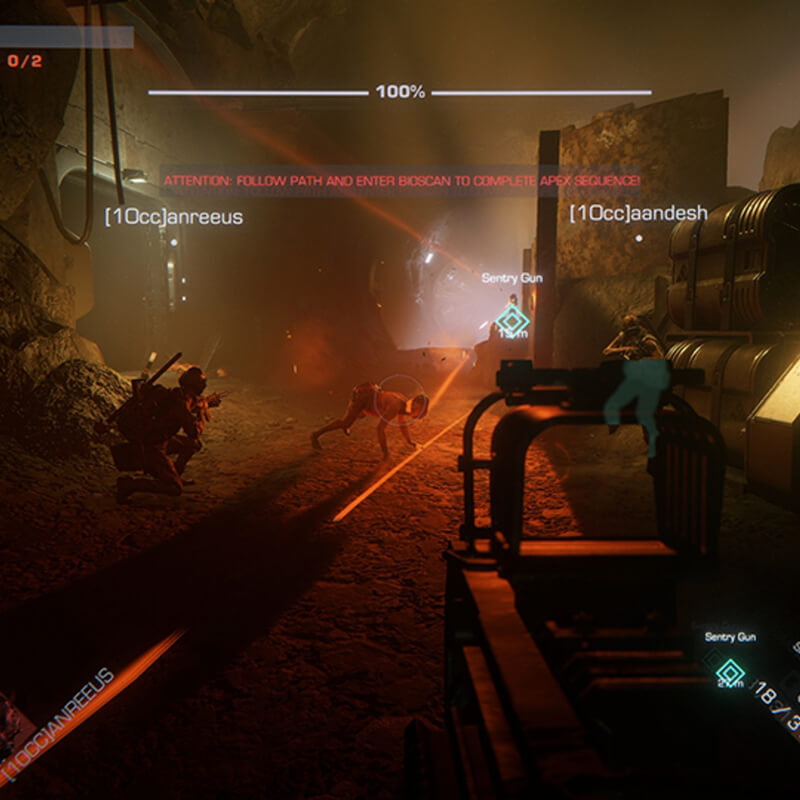
Task: Click the [10cc]aandesh player name tag
Action: pyautogui.click(x=638, y=213)
